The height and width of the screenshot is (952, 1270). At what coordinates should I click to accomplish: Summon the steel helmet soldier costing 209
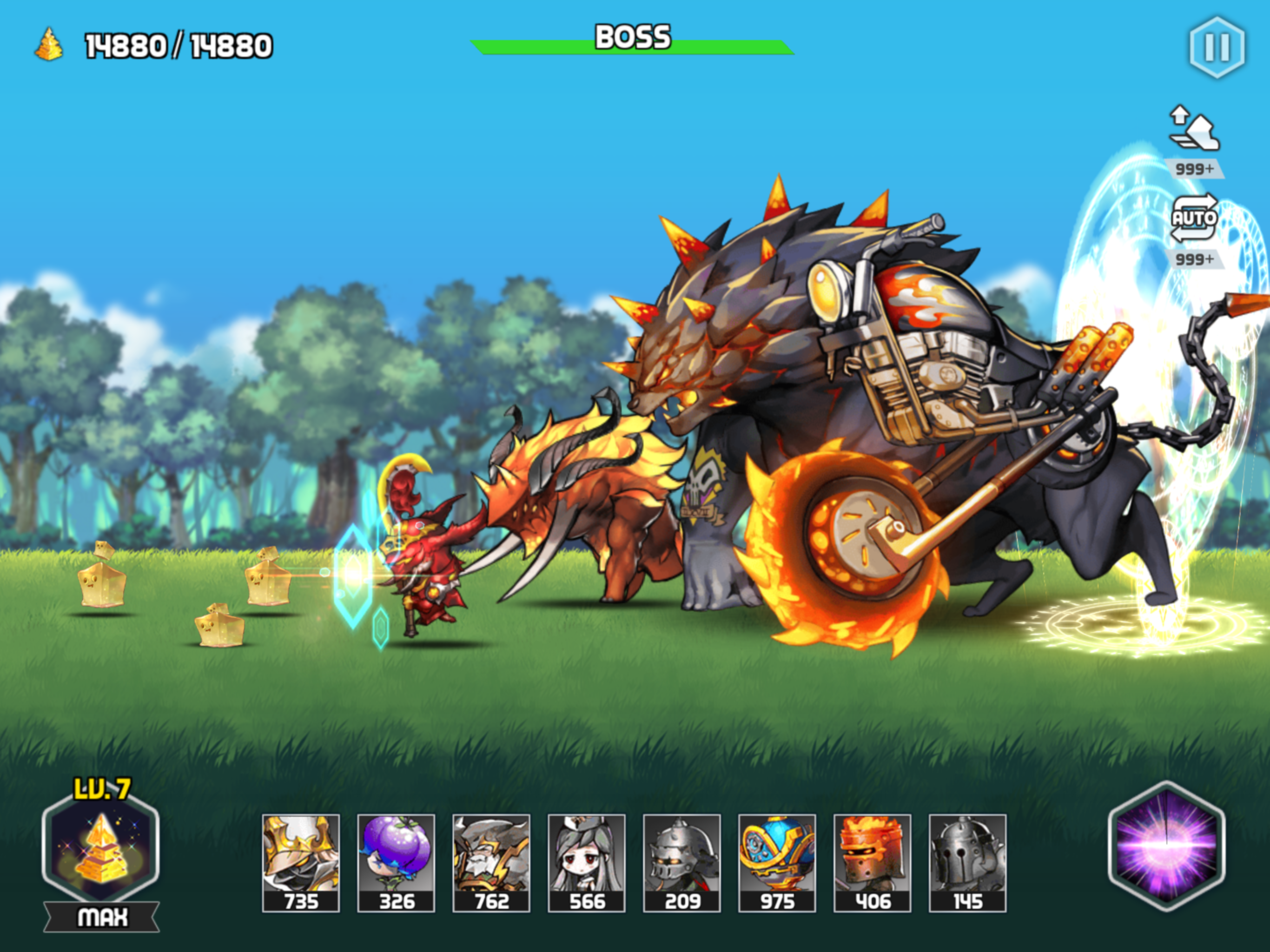coord(681,862)
